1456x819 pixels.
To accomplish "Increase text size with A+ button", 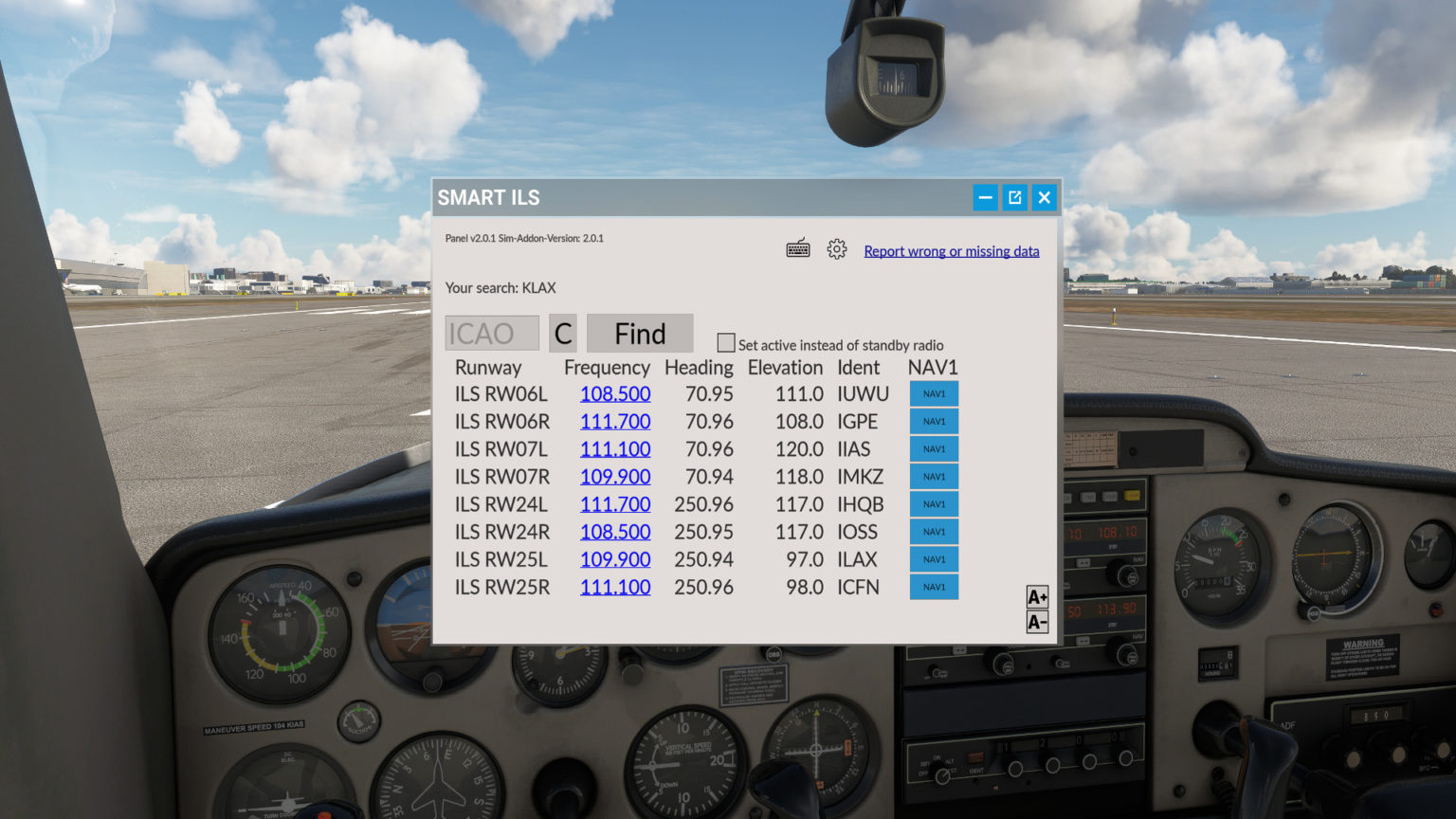I will coord(1036,596).
